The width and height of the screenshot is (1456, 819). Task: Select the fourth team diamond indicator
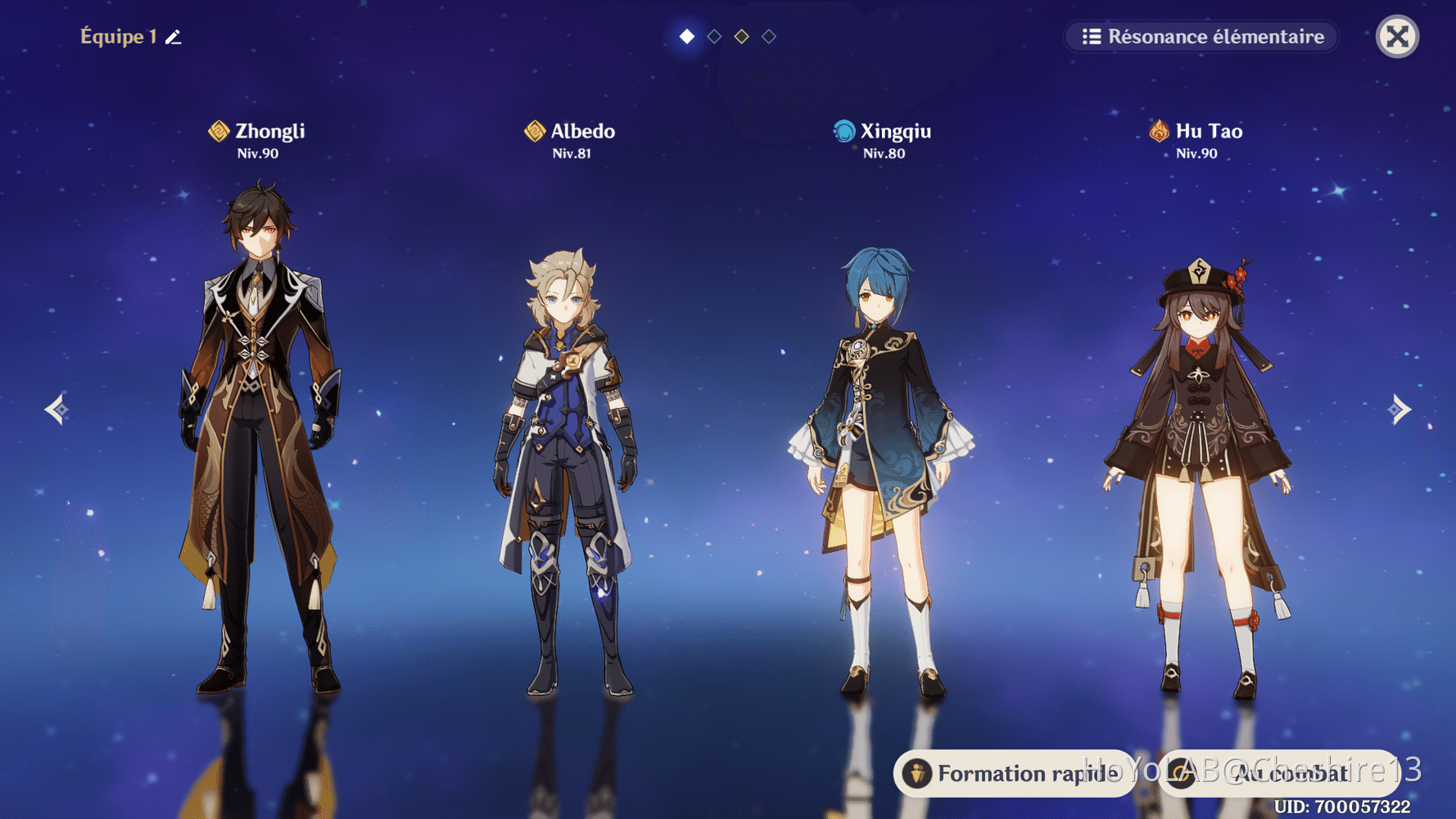click(768, 36)
